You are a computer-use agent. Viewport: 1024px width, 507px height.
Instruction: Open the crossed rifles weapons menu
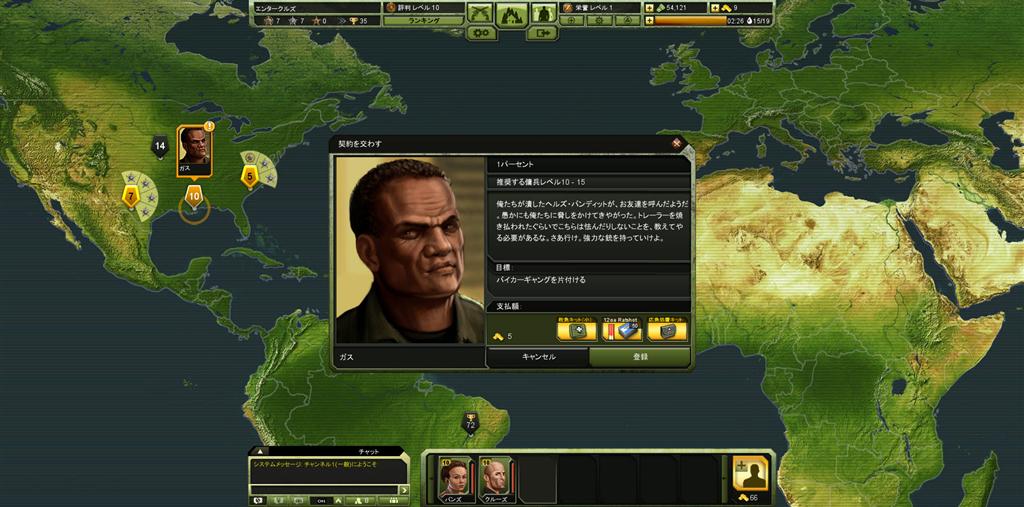[x=481, y=12]
